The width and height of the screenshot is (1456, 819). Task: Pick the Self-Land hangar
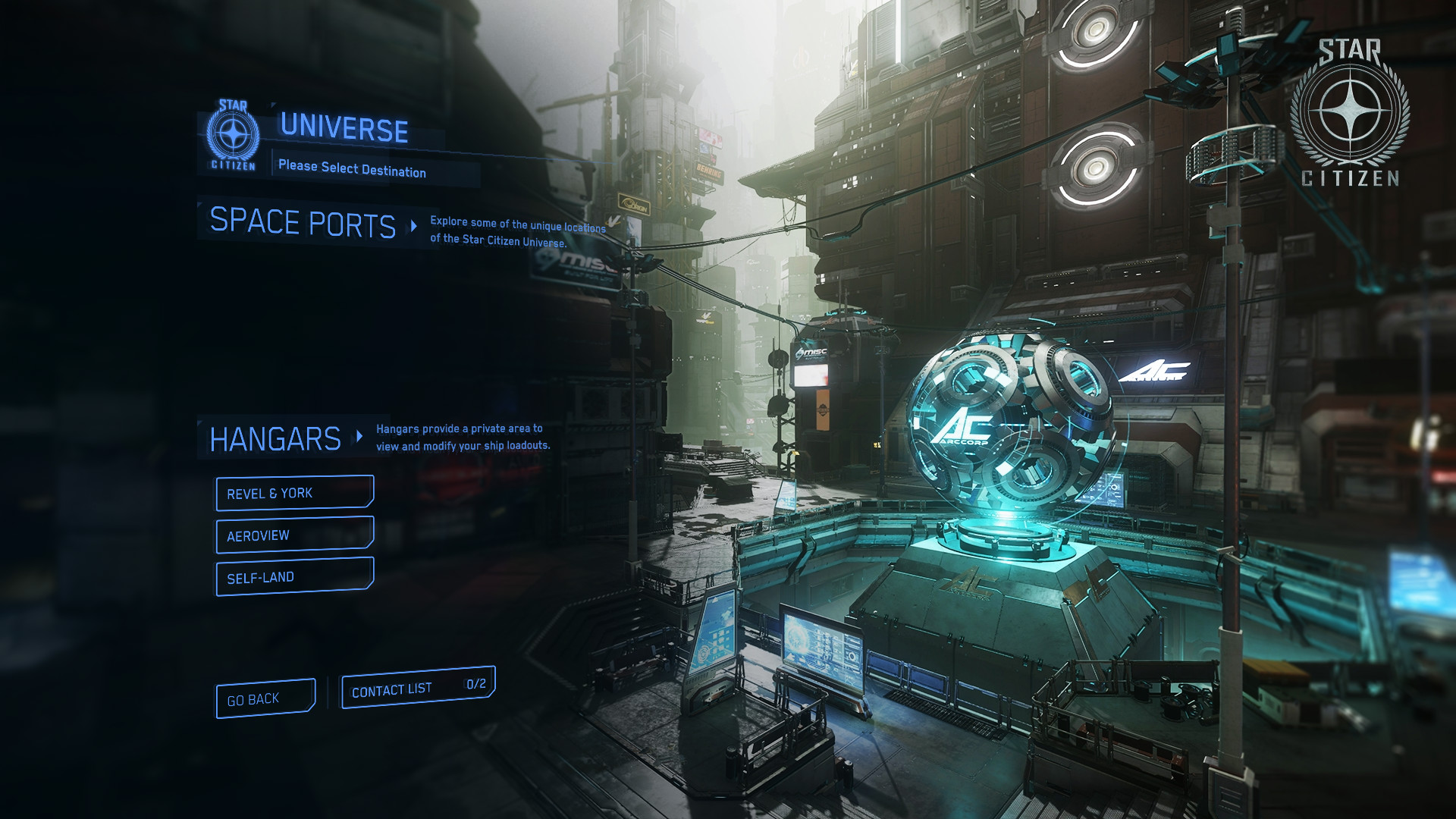point(294,577)
